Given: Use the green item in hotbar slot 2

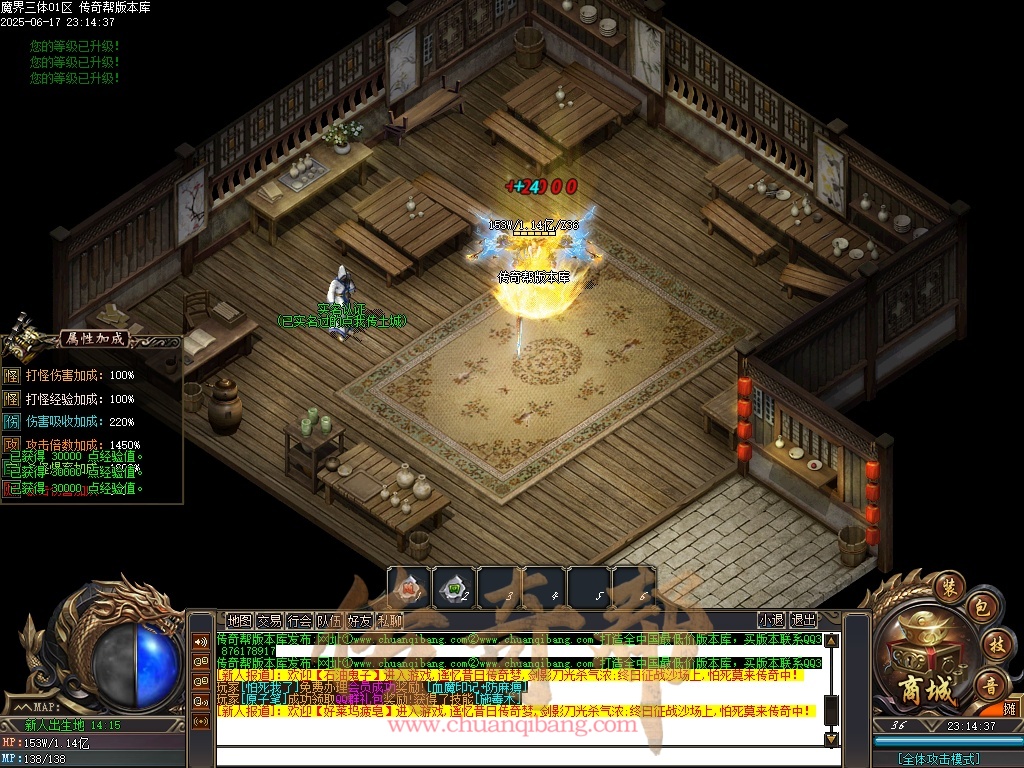Looking at the screenshot, I should [x=454, y=587].
